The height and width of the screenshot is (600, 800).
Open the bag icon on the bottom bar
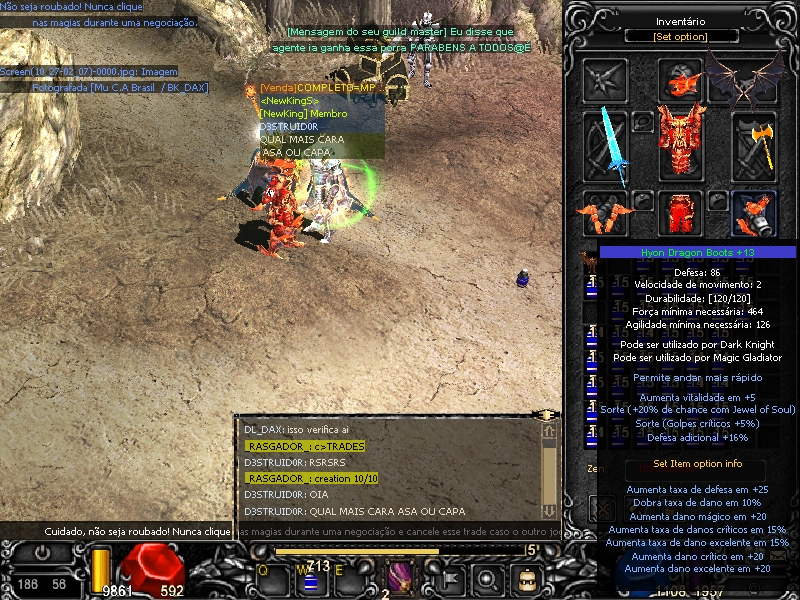coord(525,577)
